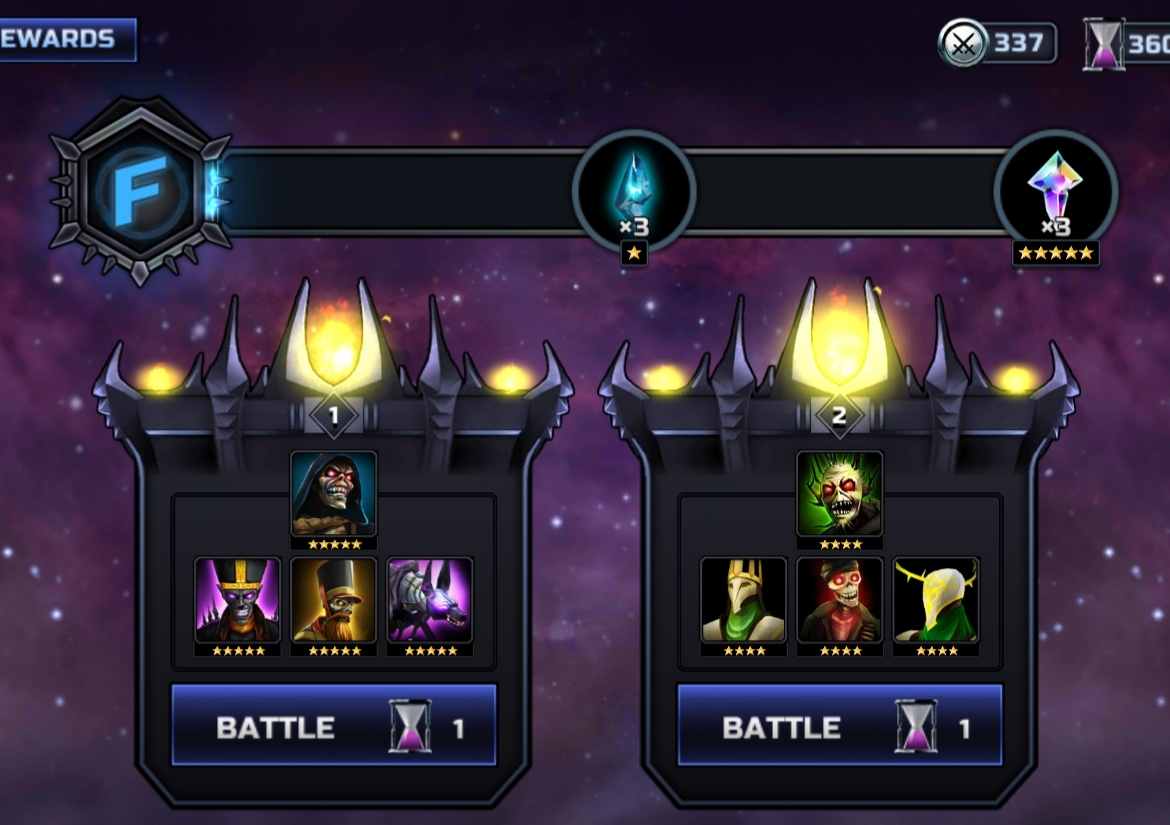This screenshot has width=1170, height=825.
Task: Inspect the hooded reaper enemy portrait
Action: pyautogui.click(x=334, y=494)
